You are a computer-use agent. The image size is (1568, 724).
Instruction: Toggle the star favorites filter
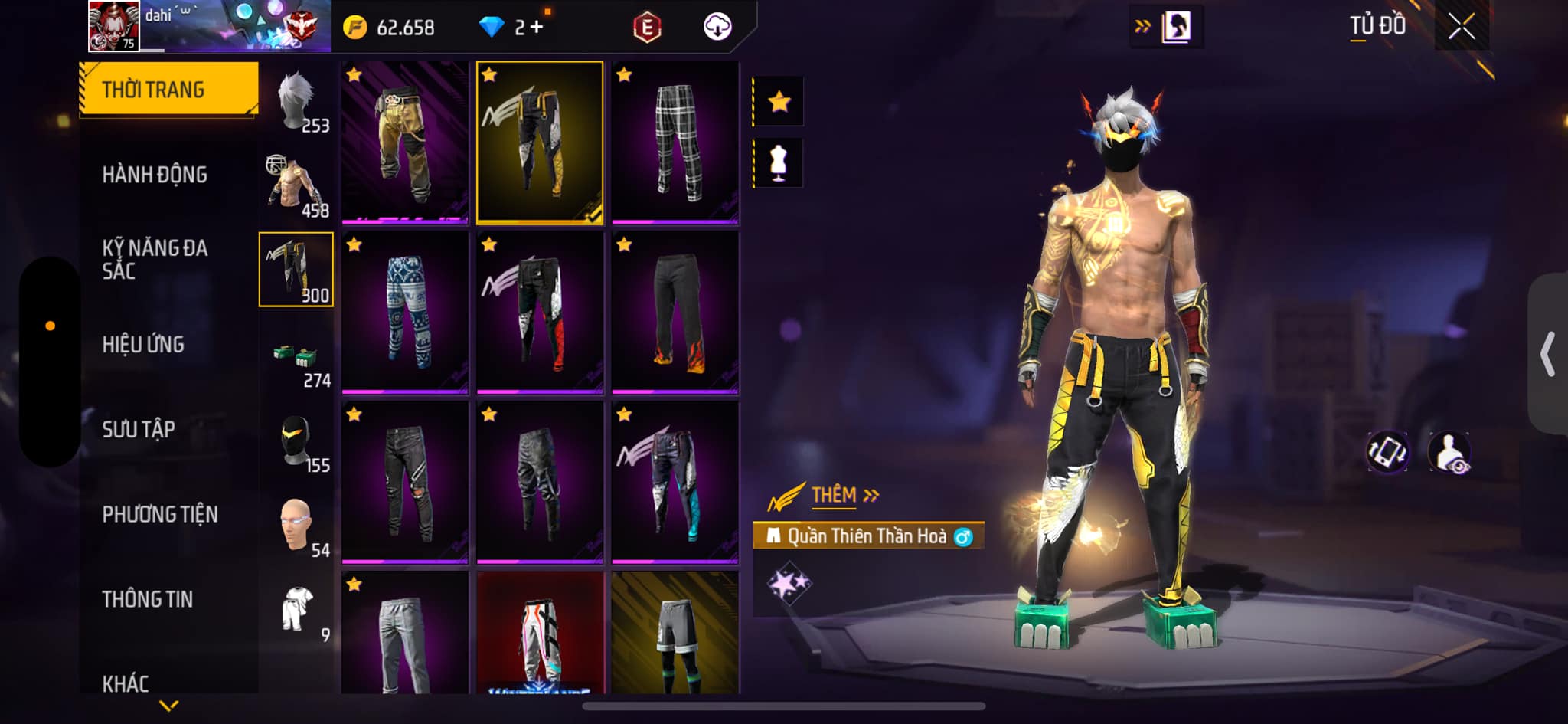[779, 101]
